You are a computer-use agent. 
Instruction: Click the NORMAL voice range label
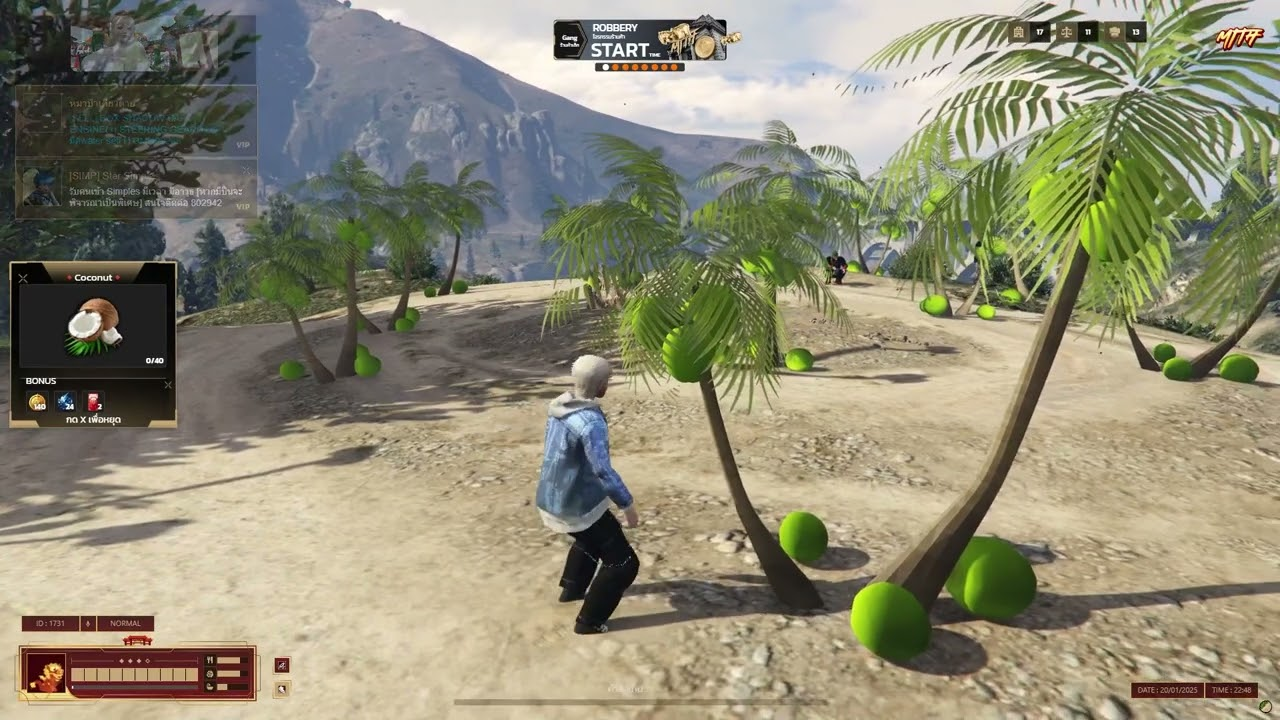coord(125,623)
